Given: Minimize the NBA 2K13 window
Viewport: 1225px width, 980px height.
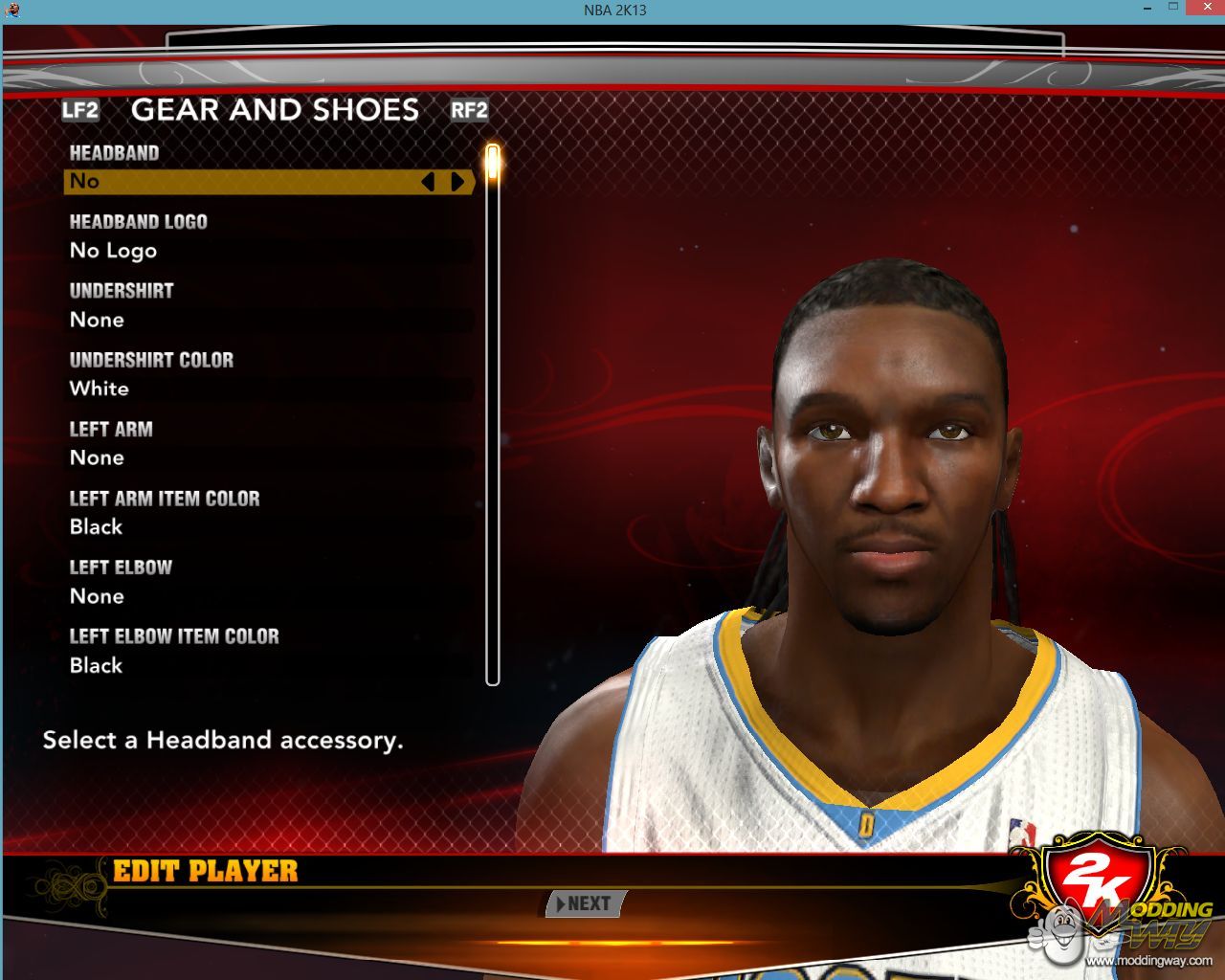Looking at the screenshot, I should pos(1146,8).
